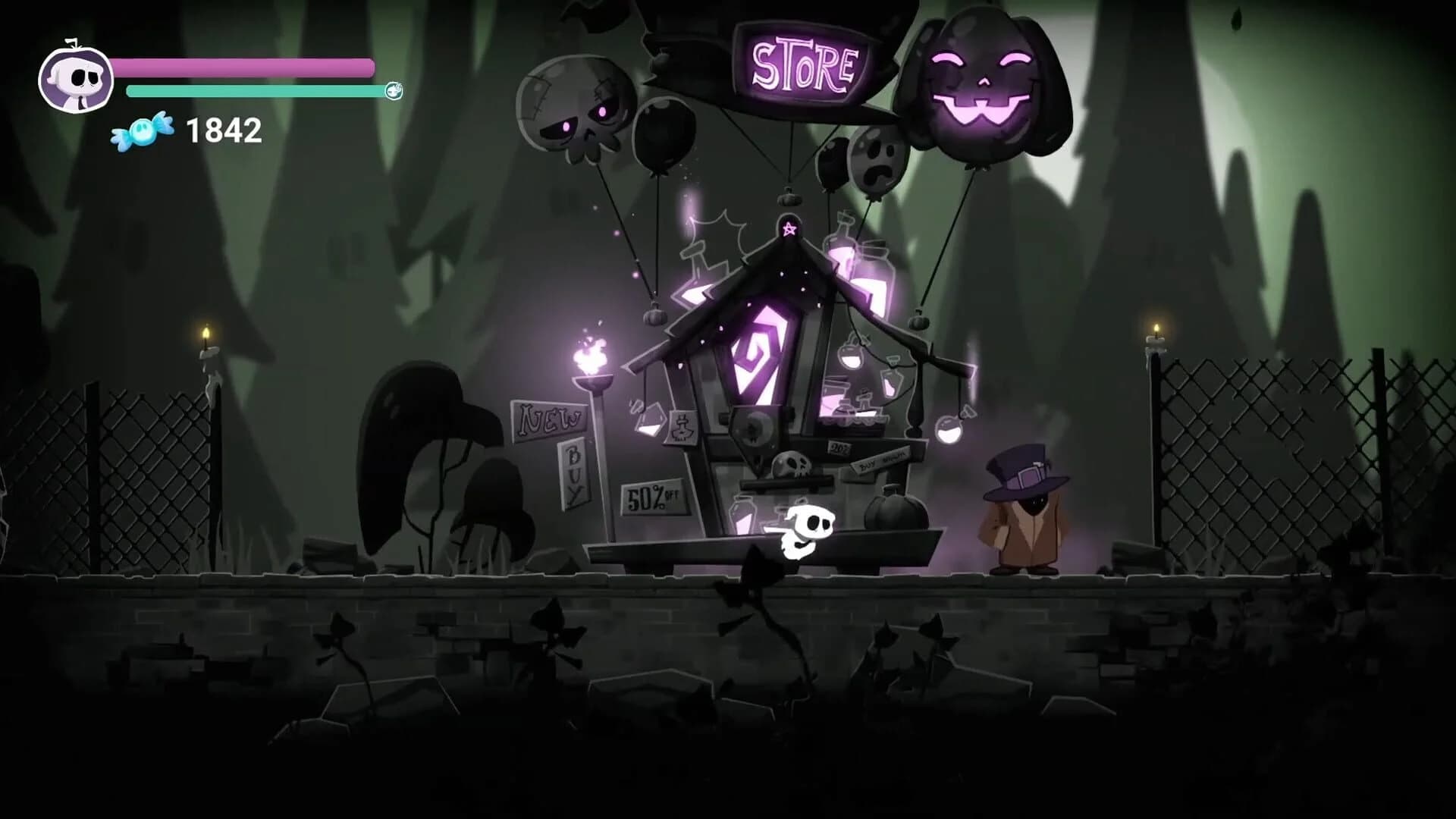Select the 50% OFF sale tag

pyautogui.click(x=650, y=497)
